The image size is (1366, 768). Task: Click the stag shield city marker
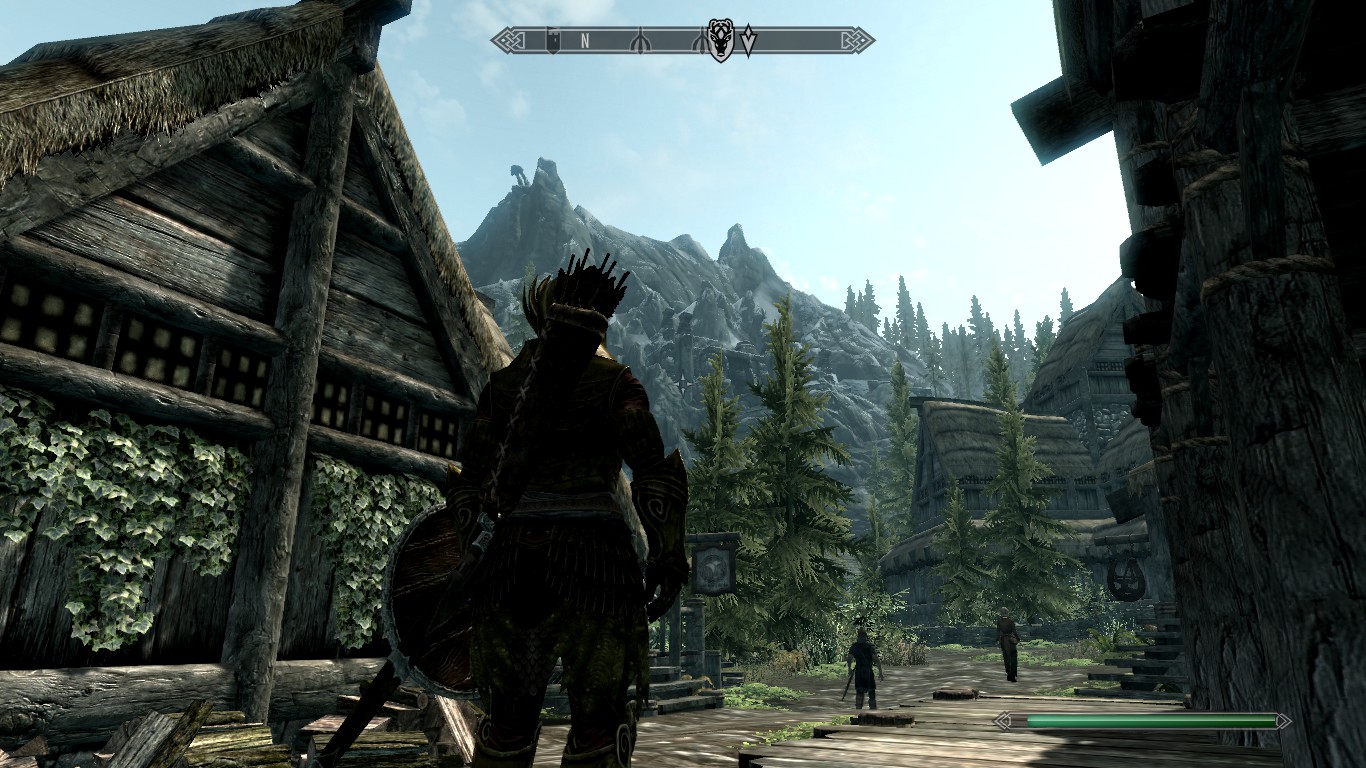point(719,40)
